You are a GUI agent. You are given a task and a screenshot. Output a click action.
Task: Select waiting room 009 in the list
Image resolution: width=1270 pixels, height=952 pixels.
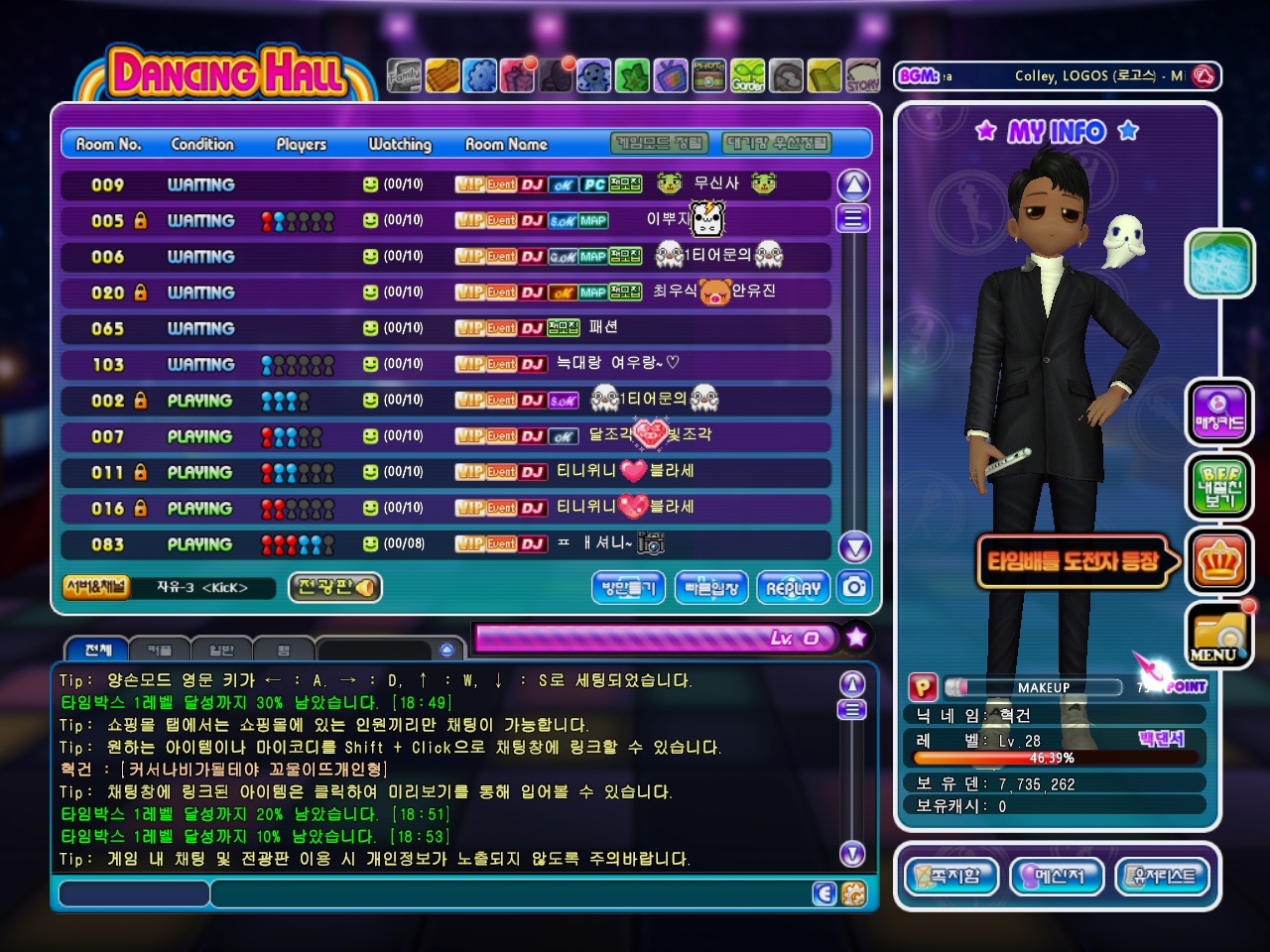point(444,184)
